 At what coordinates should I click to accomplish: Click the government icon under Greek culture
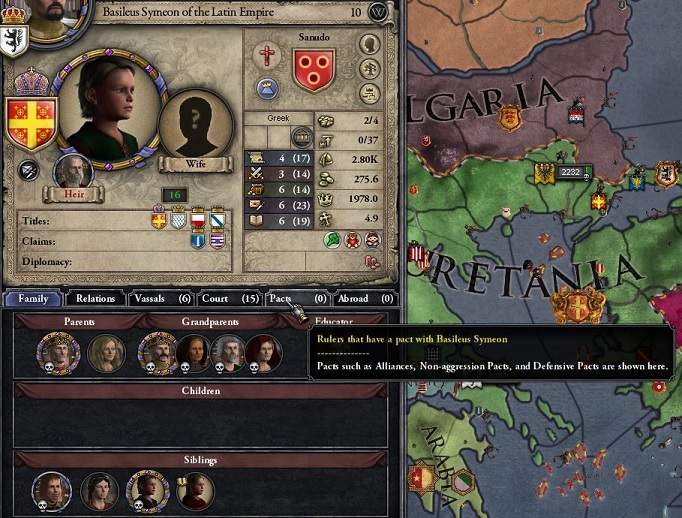click(x=301, y=136)
